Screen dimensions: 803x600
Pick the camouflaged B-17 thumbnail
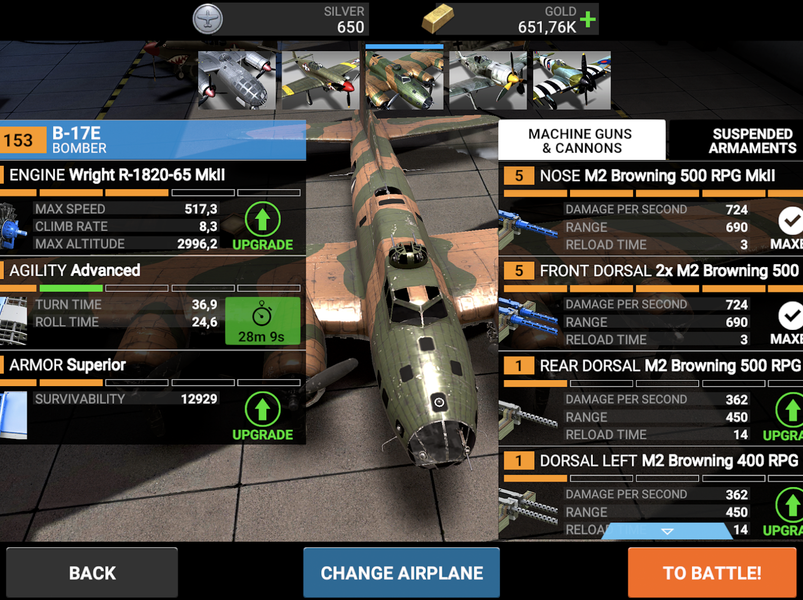(404, 80)
